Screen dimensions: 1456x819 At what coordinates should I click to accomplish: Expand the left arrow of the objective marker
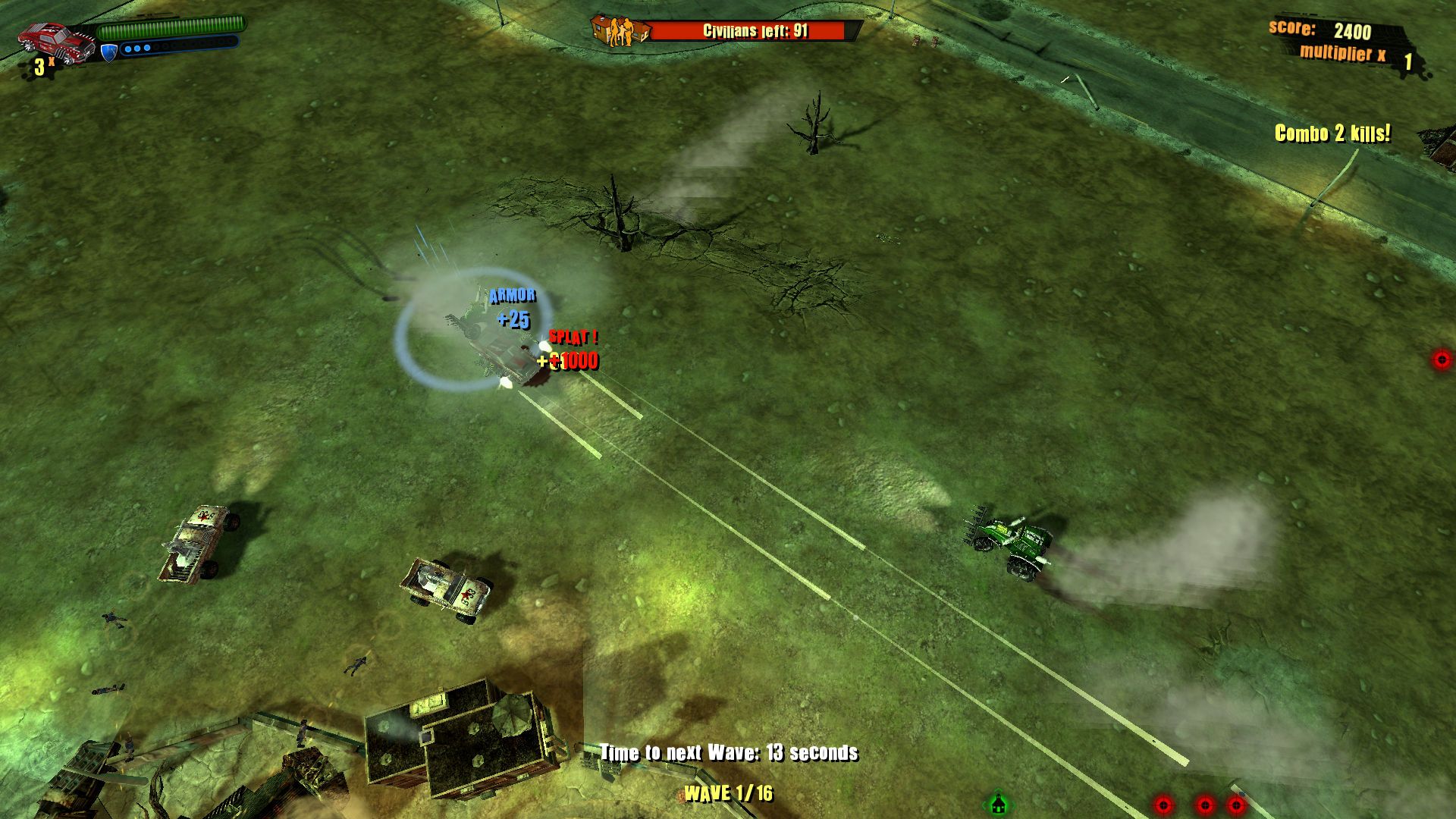[984, 805]
